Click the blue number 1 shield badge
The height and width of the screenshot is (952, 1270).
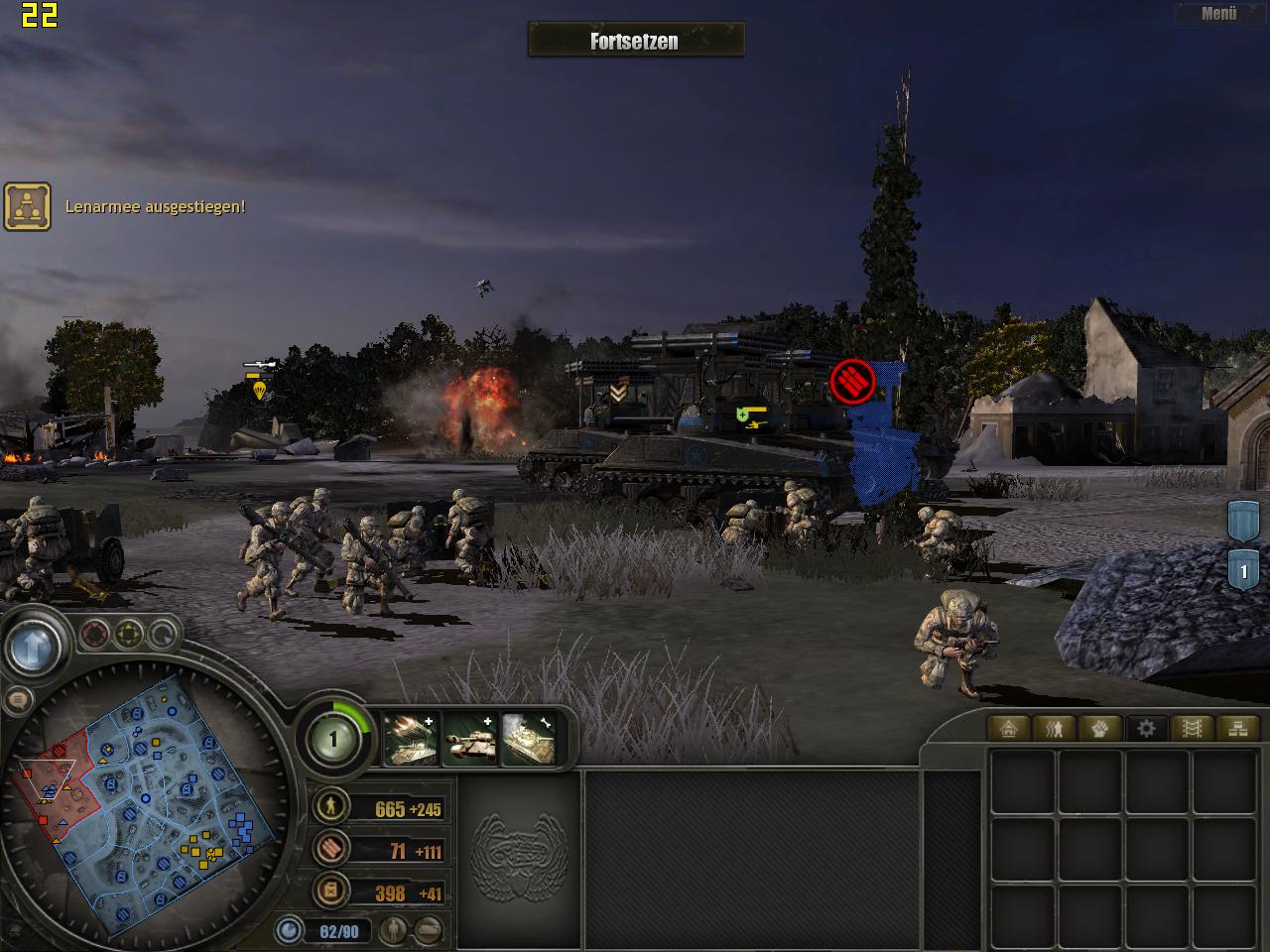(1243, 572)
